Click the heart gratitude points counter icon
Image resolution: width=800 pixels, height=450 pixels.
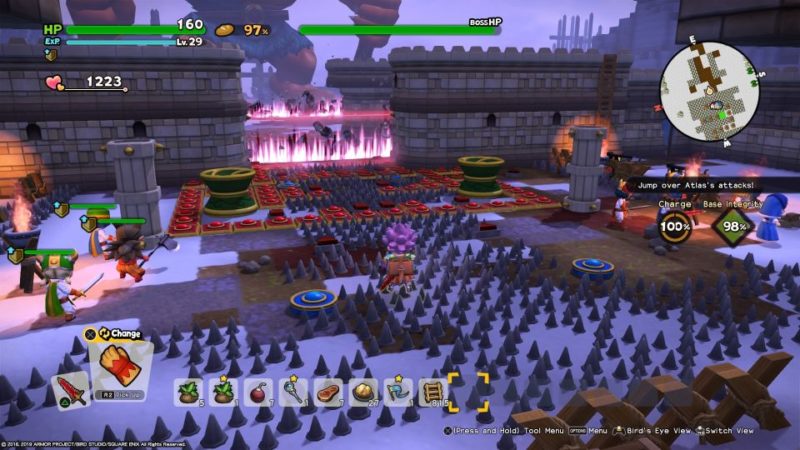(x=53, y=84)
